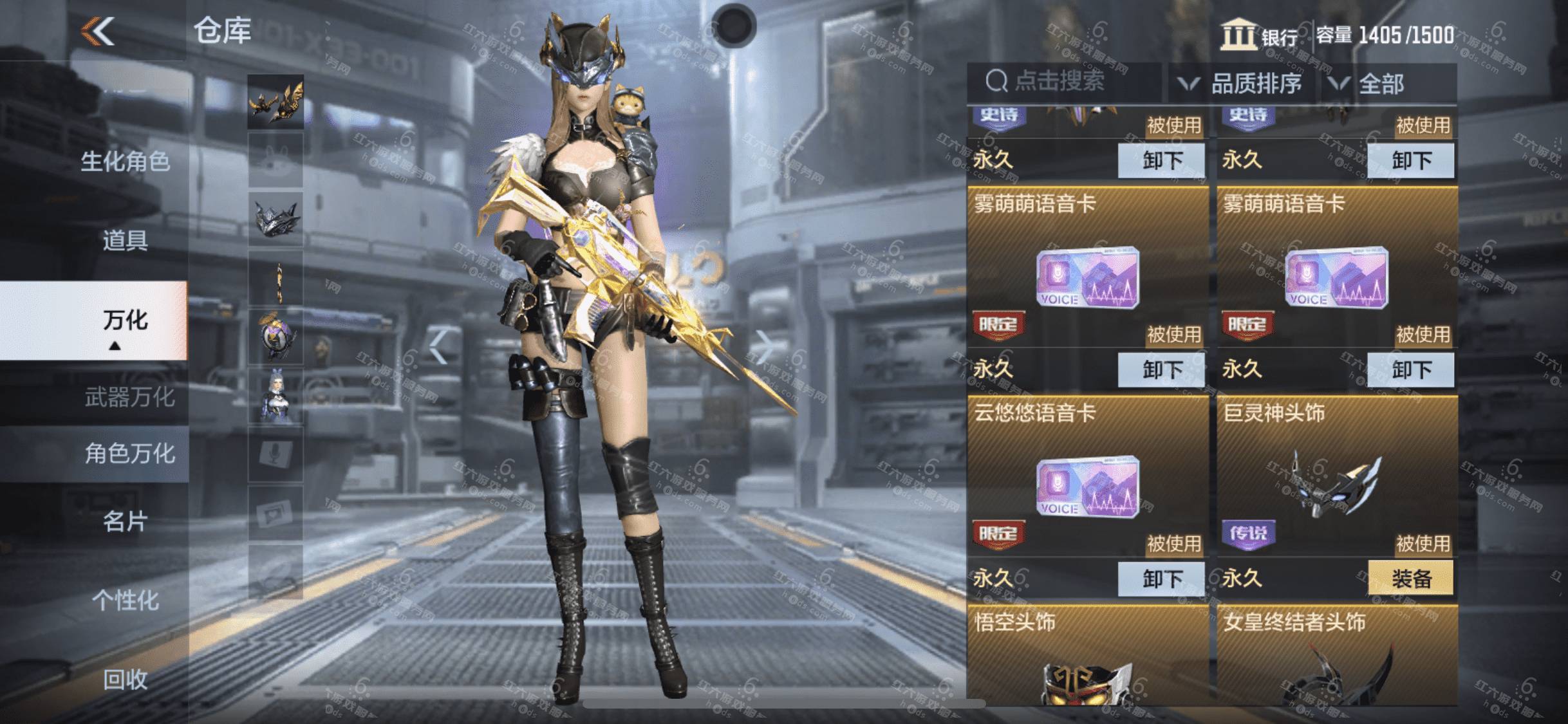Open the 回收 recycle section

pos(125,679)
